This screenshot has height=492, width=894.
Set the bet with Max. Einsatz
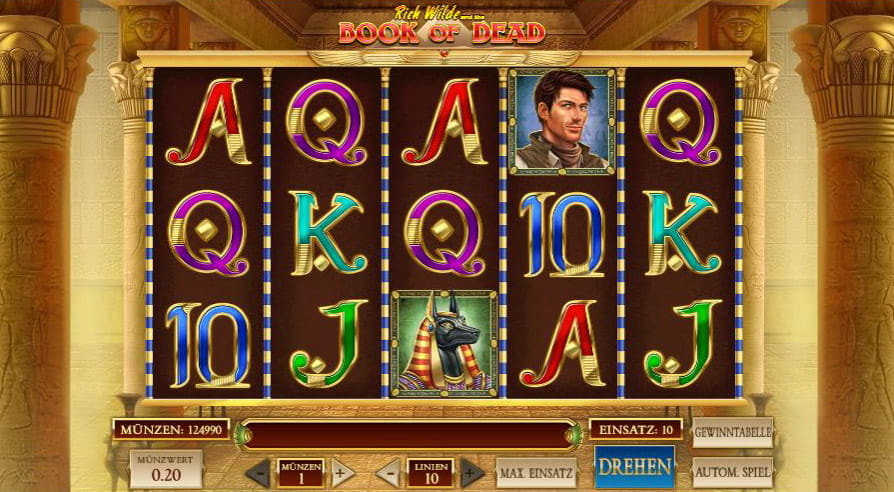(x=536, y=472)
